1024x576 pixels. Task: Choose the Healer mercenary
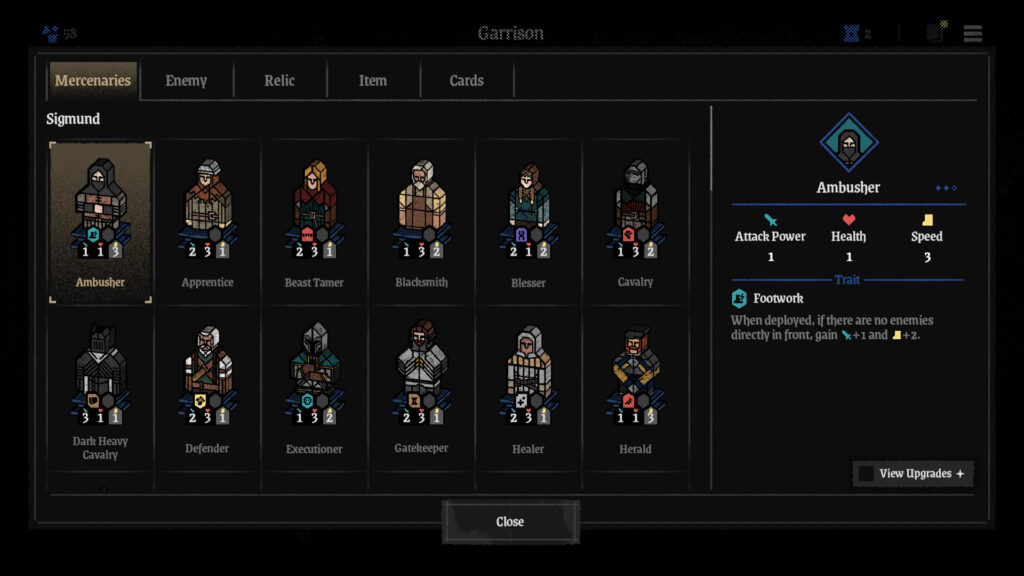(528, 388)
